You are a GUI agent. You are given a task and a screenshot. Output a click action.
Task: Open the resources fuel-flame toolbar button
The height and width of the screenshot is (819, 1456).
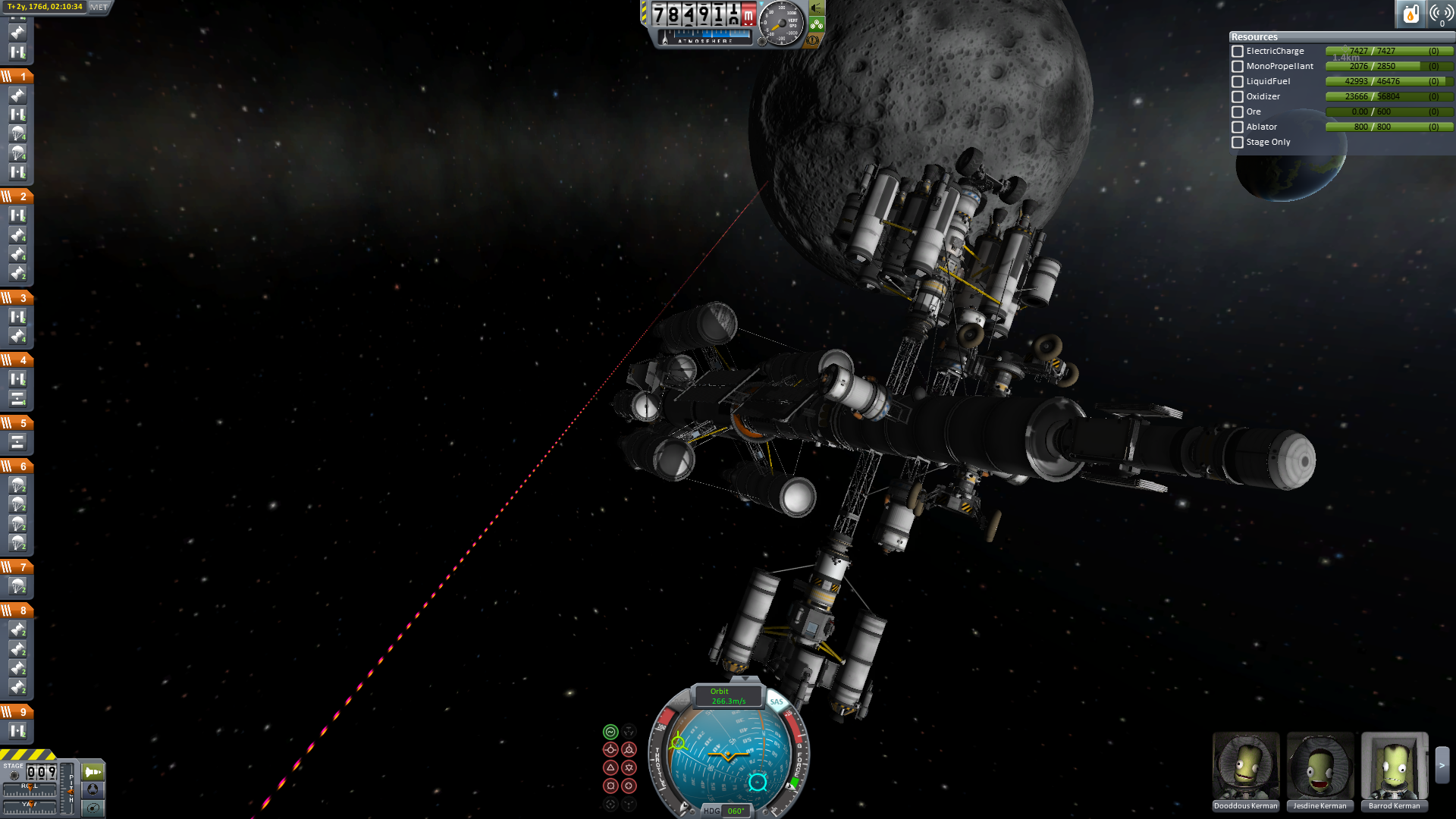1410,14
